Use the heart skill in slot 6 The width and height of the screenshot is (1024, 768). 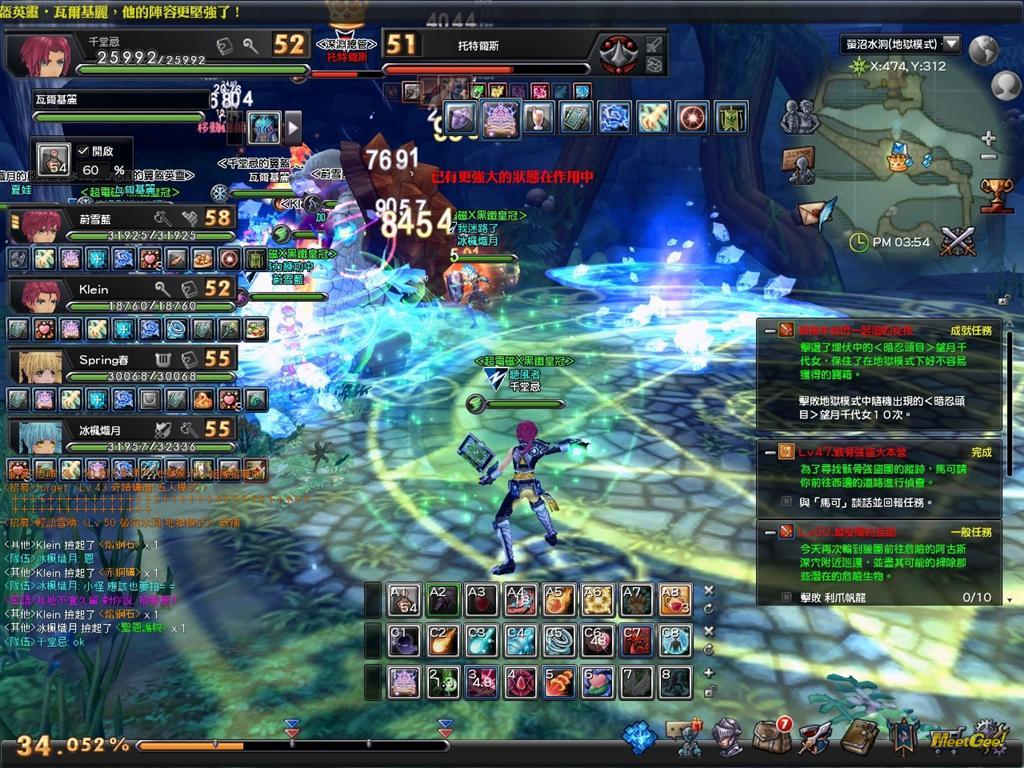point(598,682)
